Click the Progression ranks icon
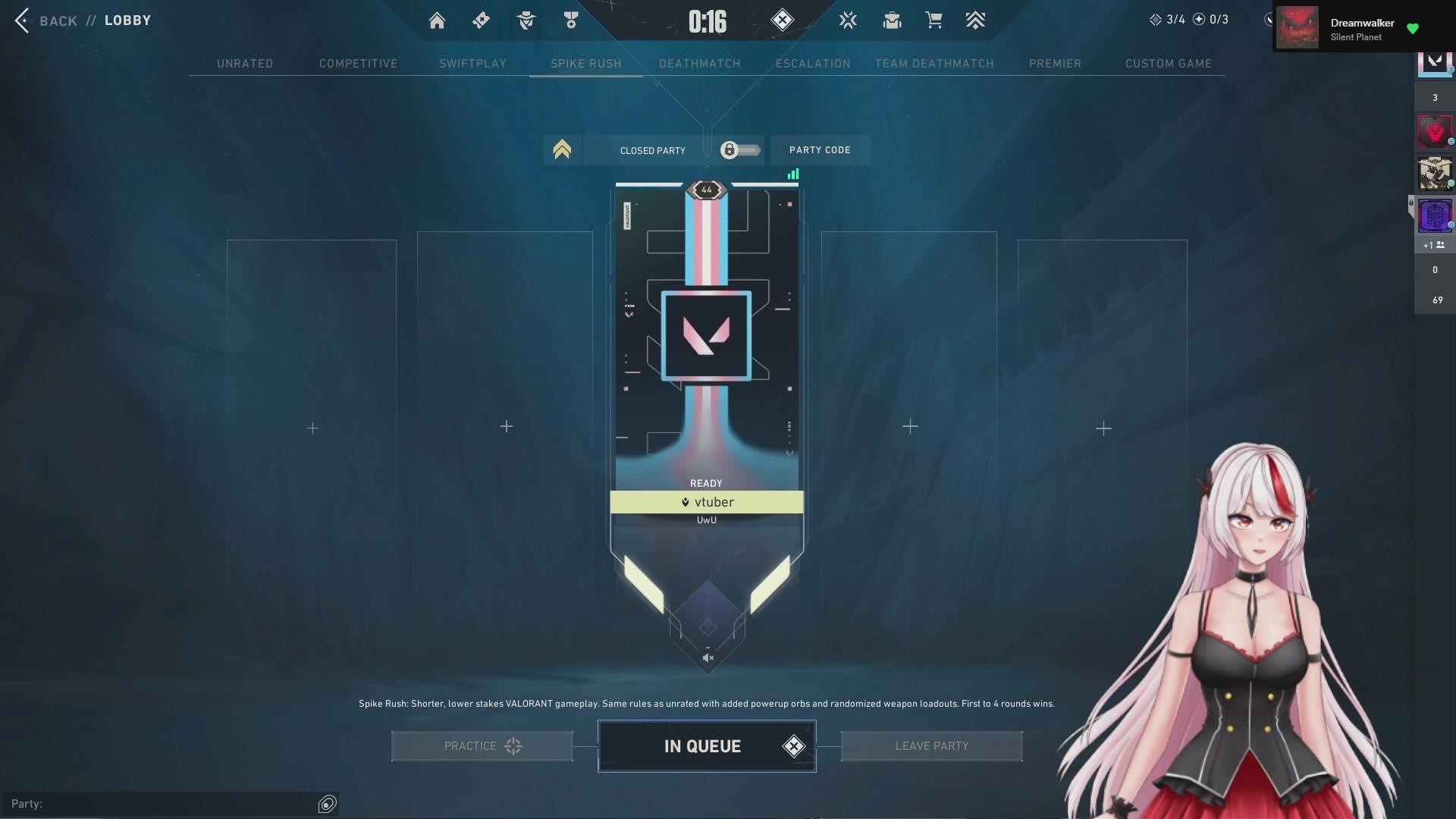 pyautogui.click(x=976, y=20)
